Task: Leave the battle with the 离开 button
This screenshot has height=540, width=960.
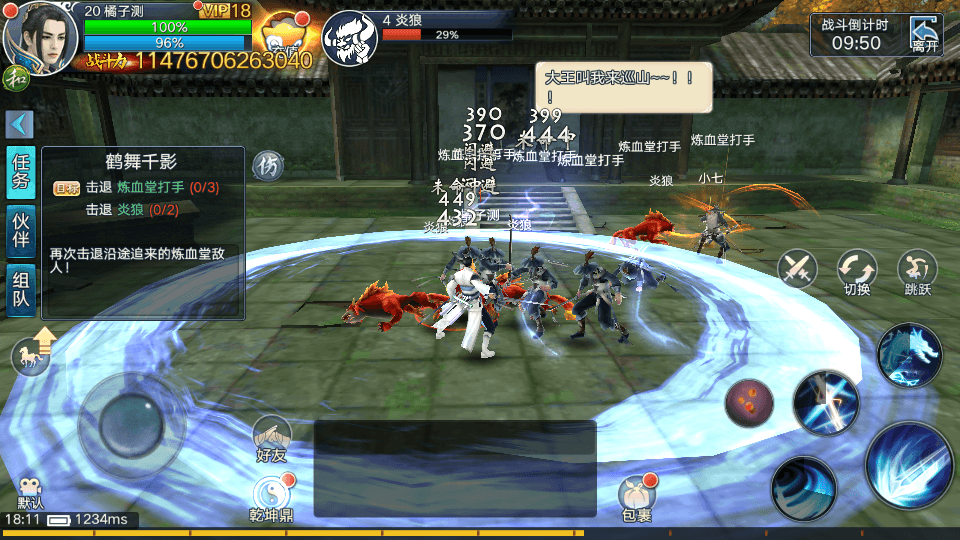Action: click(925, 36)
